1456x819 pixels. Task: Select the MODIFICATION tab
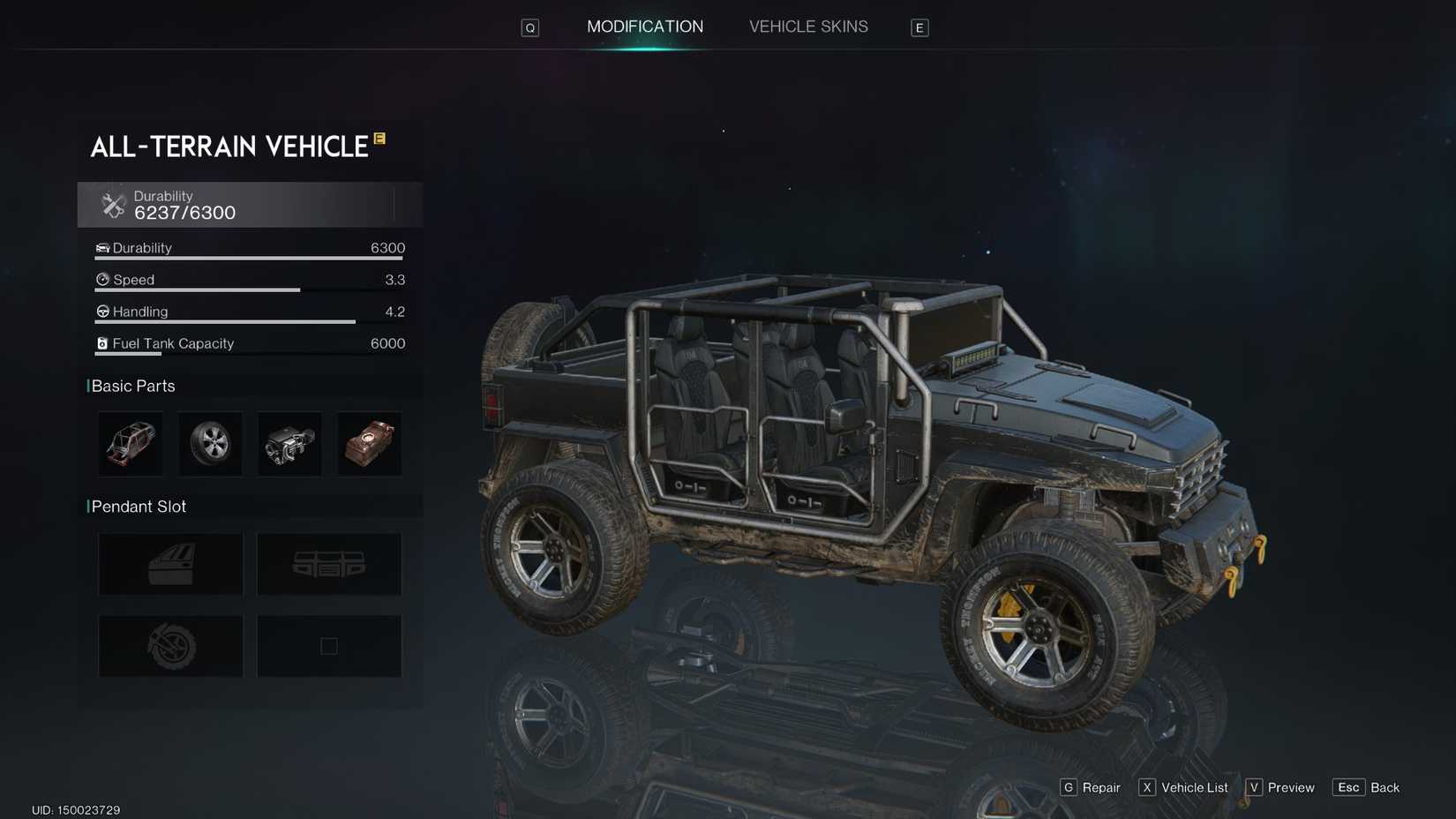645,26
